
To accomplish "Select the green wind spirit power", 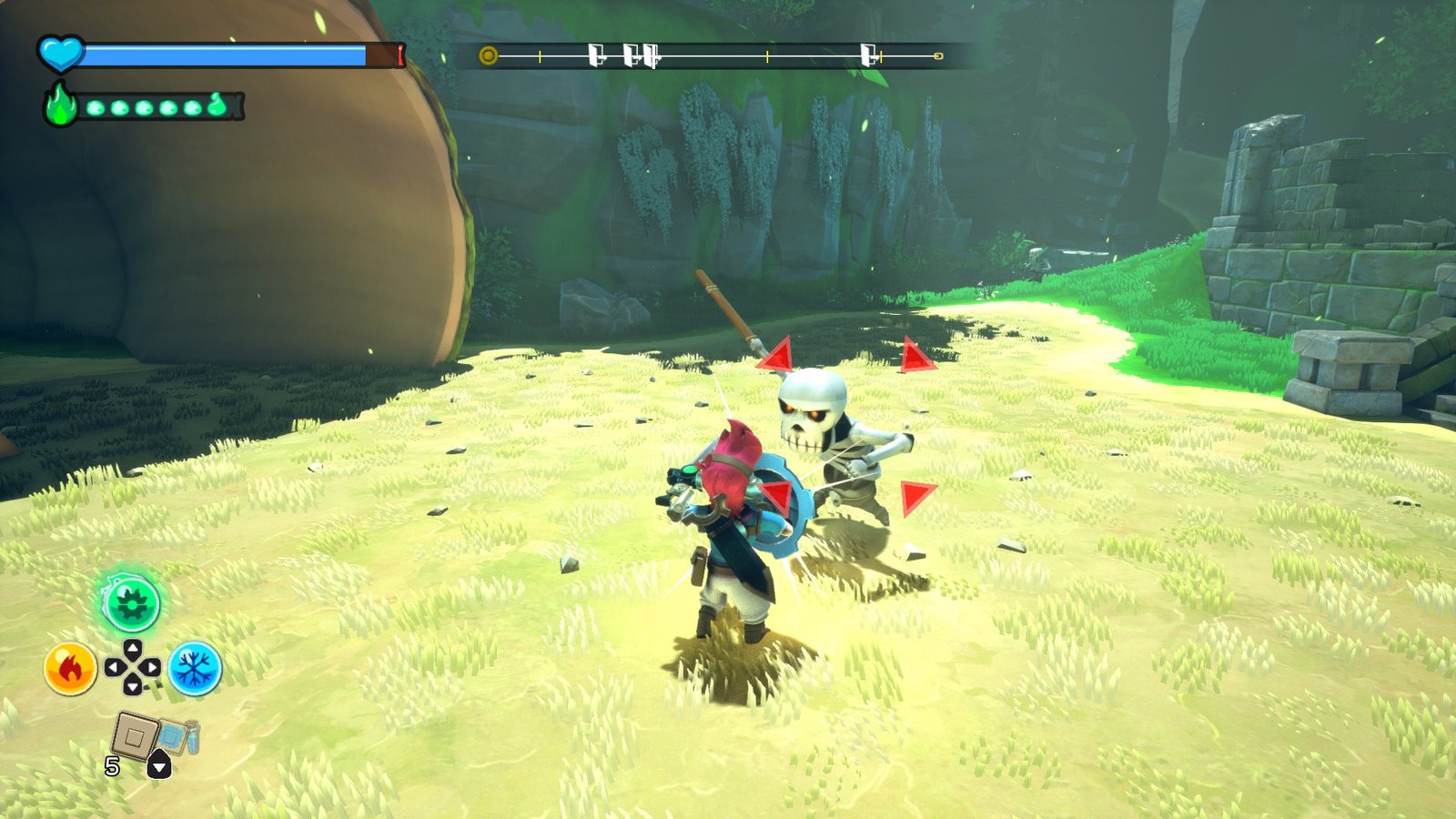I will [131, 603].
